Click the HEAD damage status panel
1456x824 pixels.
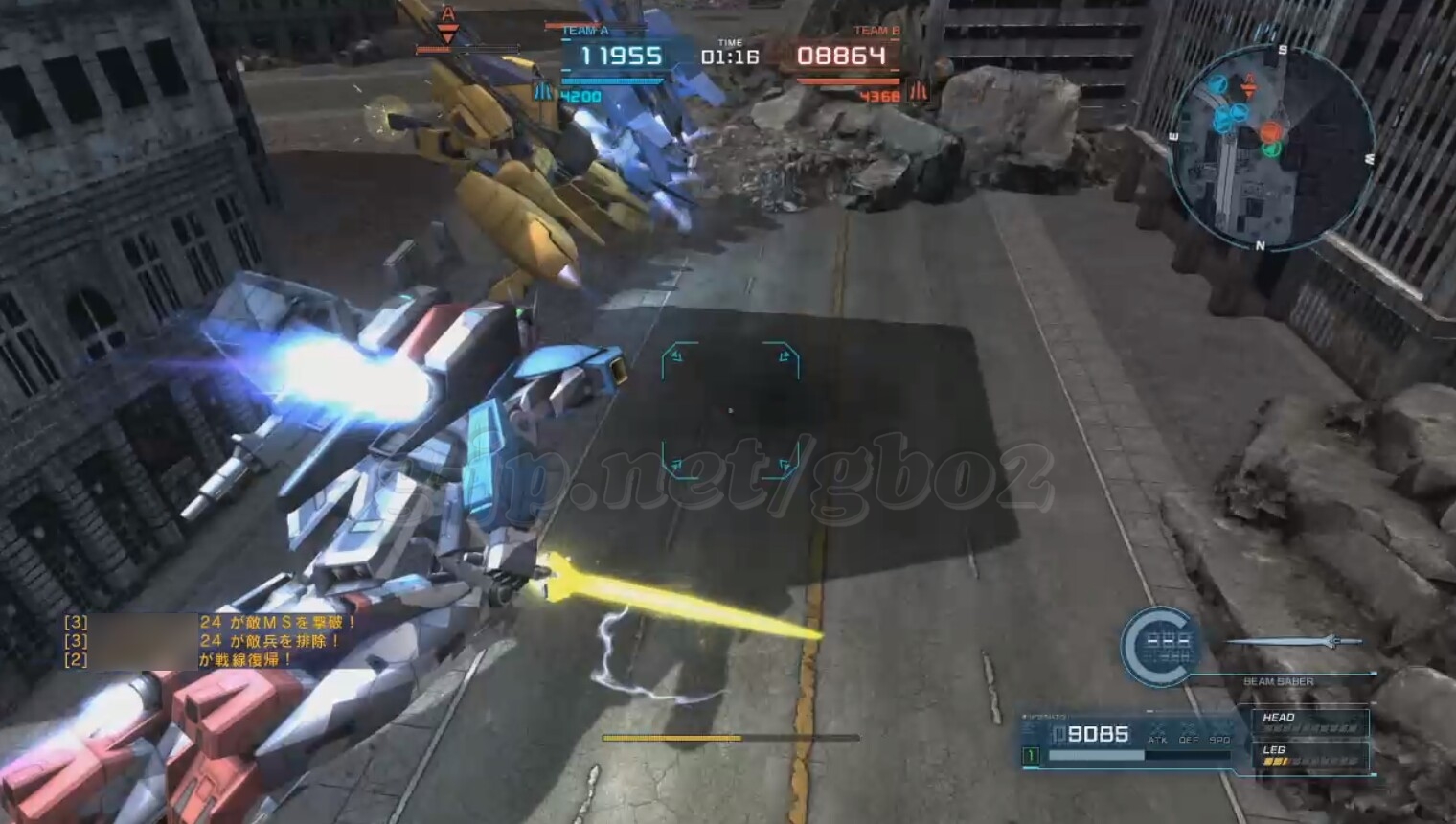coord(1309,722)
